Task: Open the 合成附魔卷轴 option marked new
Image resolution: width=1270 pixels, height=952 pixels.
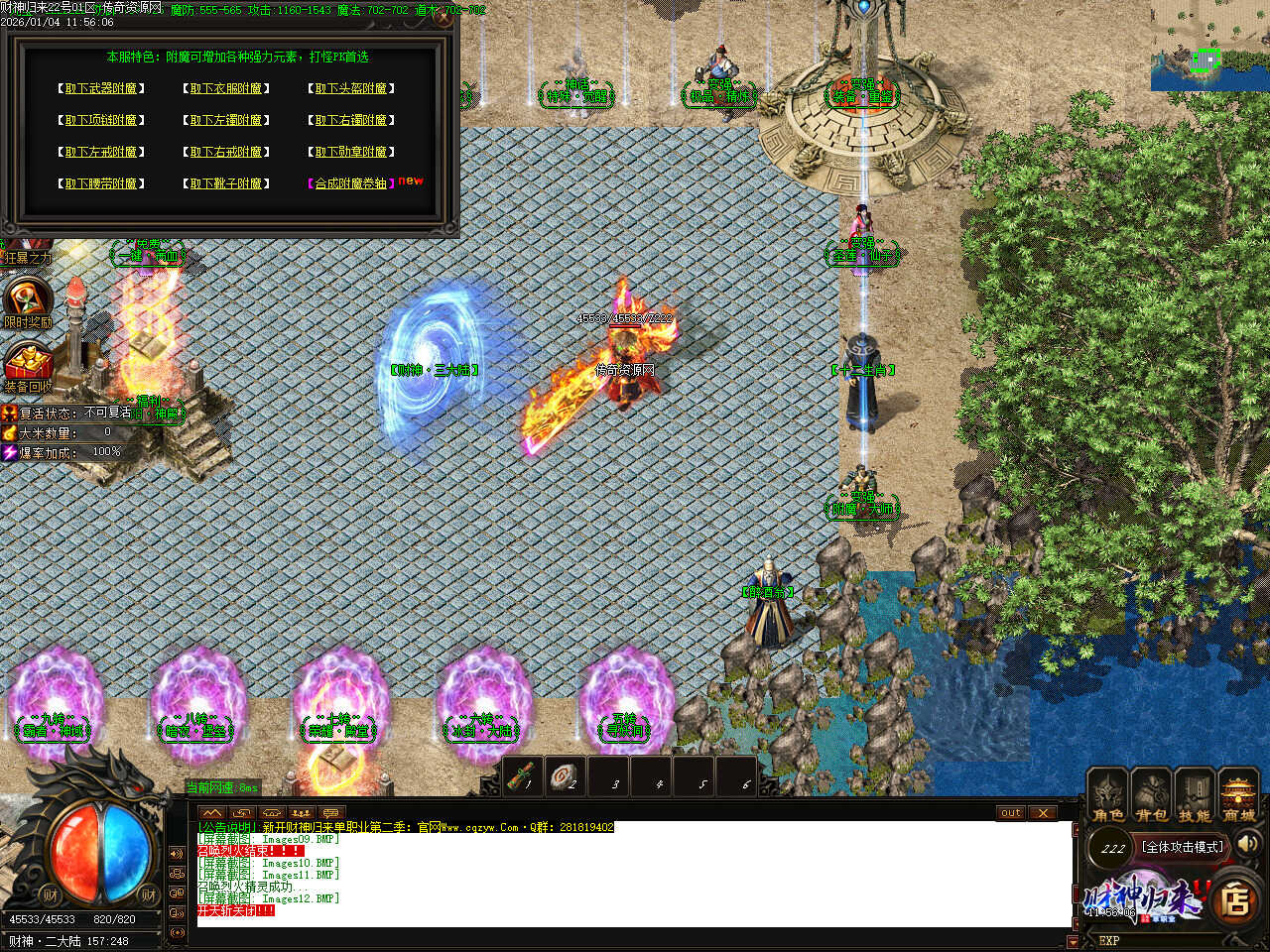Action: tap(351, 184)
